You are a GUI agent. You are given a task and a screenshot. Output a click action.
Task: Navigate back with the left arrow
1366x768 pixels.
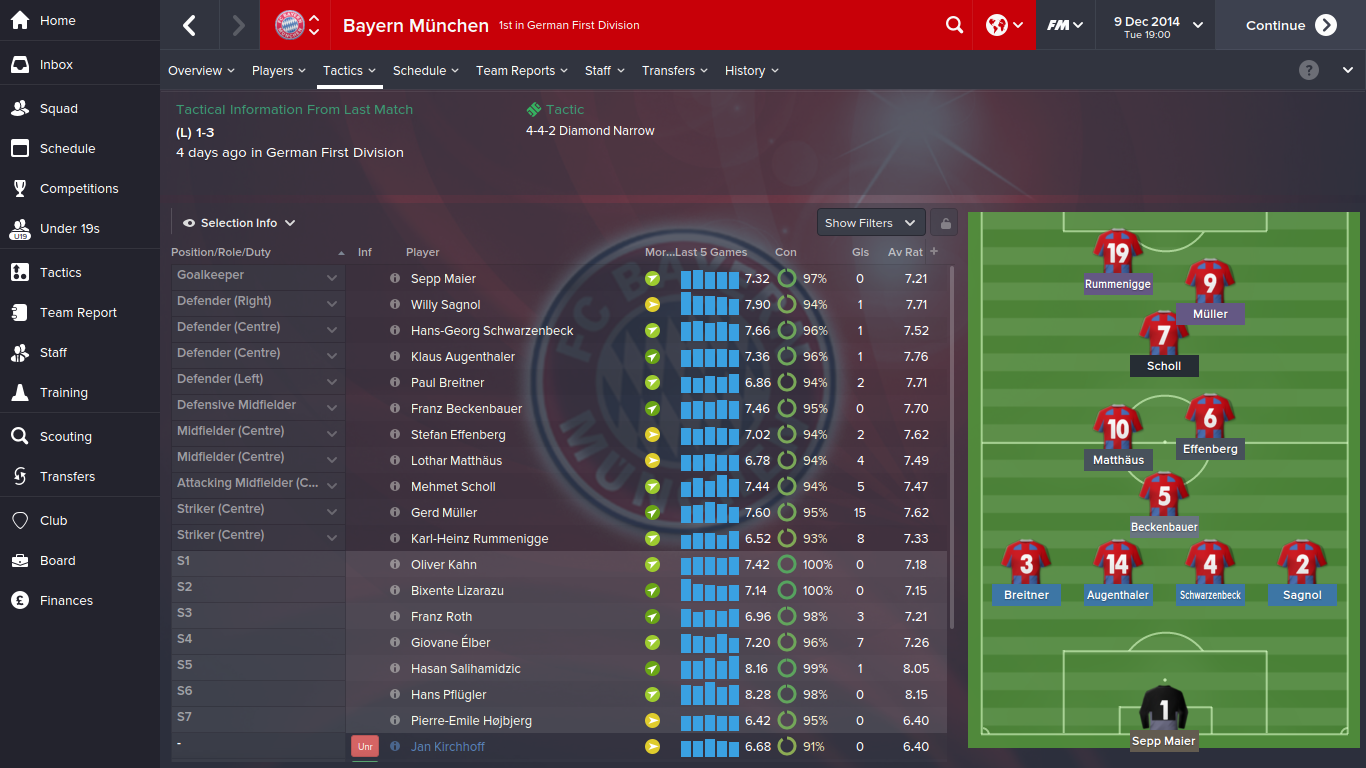pos(189,25)
